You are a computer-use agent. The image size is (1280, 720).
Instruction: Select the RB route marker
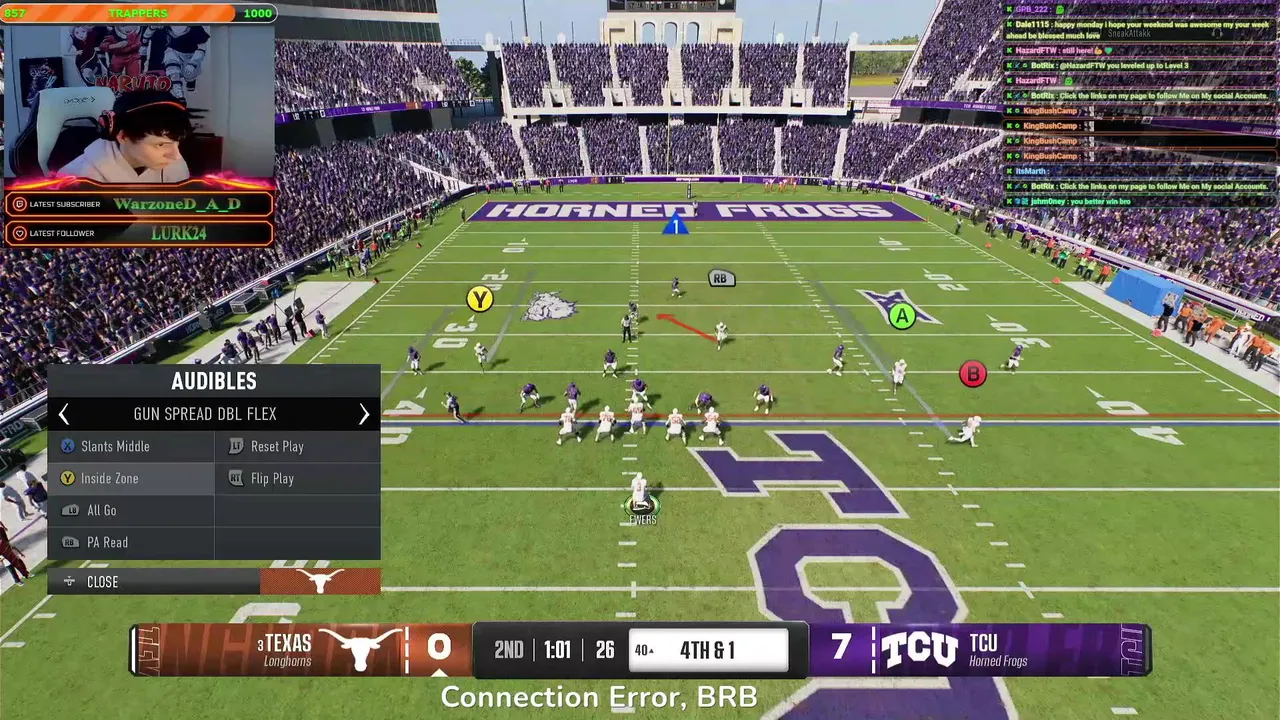coord(720,279)
